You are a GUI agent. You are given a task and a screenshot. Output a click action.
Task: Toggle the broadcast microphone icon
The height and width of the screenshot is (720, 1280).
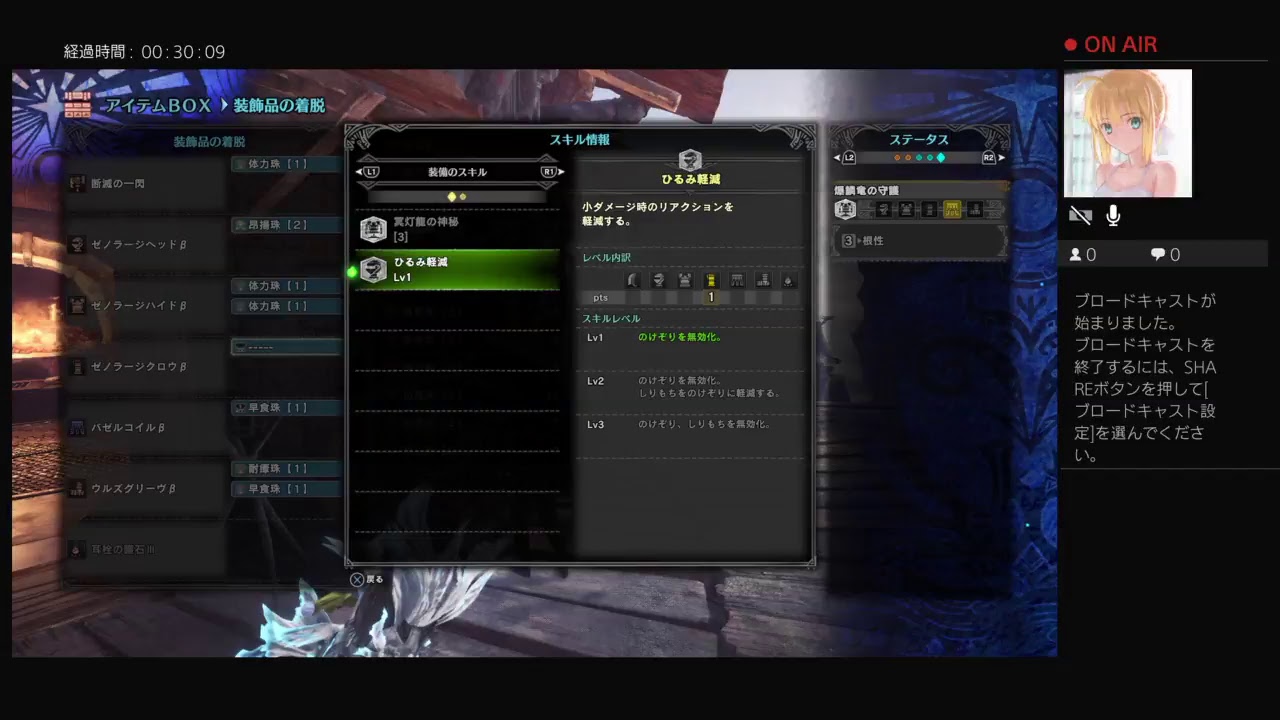1113,215
